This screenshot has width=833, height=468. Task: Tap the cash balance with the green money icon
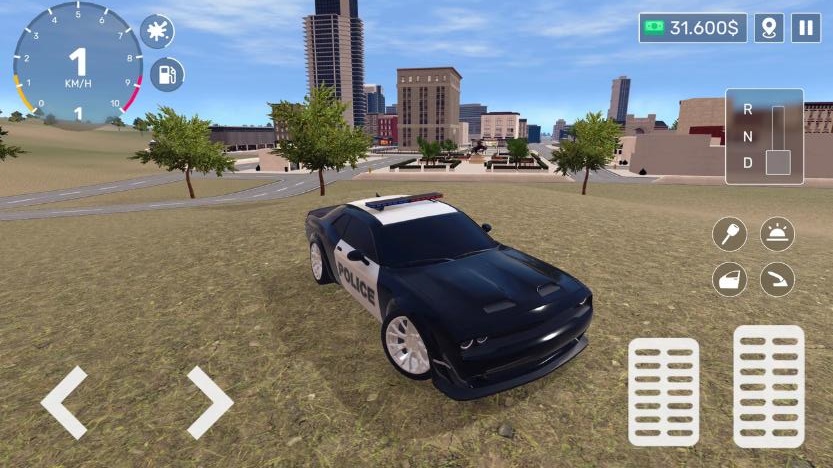[x=692, y=28]
